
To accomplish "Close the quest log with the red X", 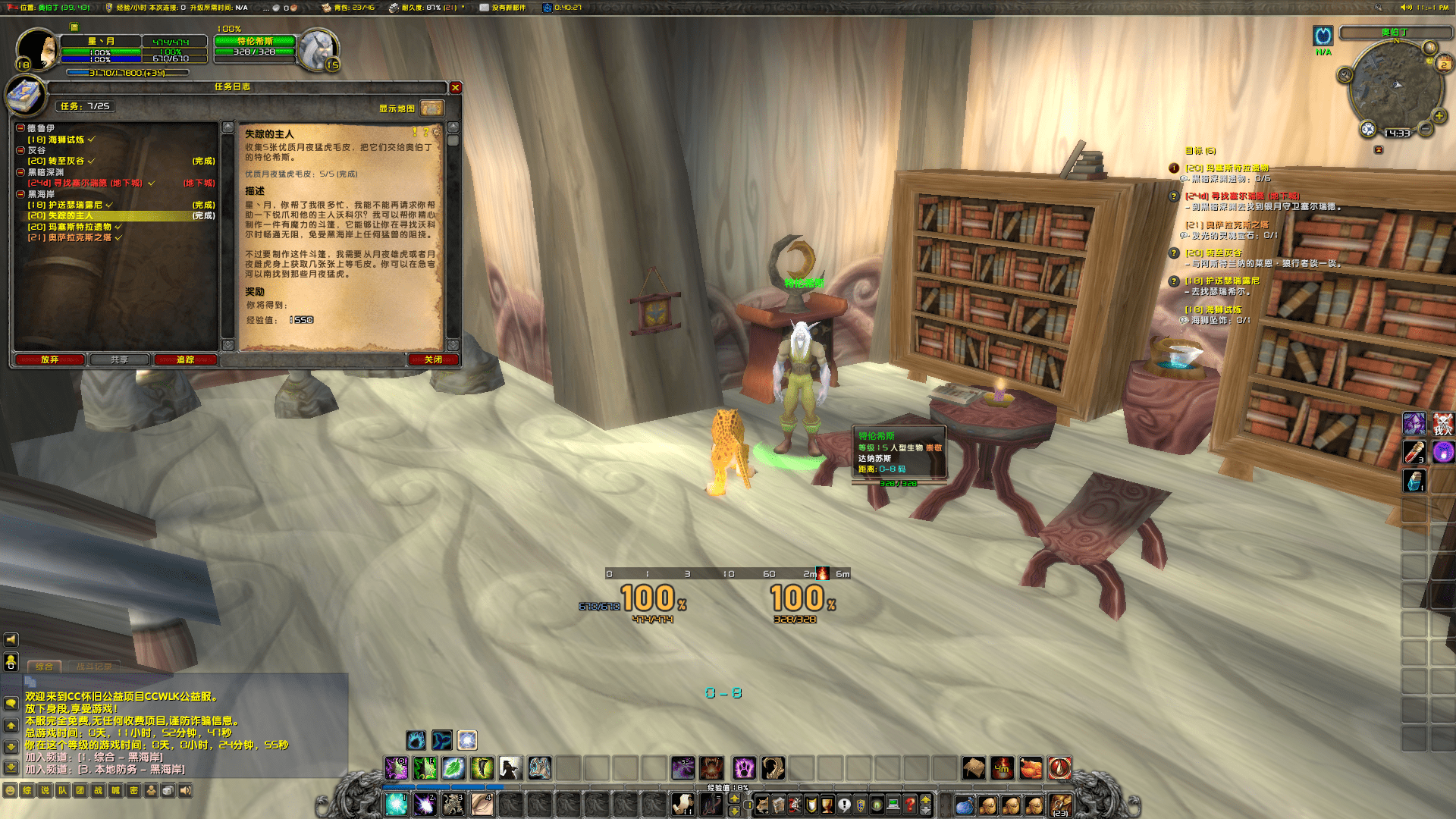I will click(456, 88).
